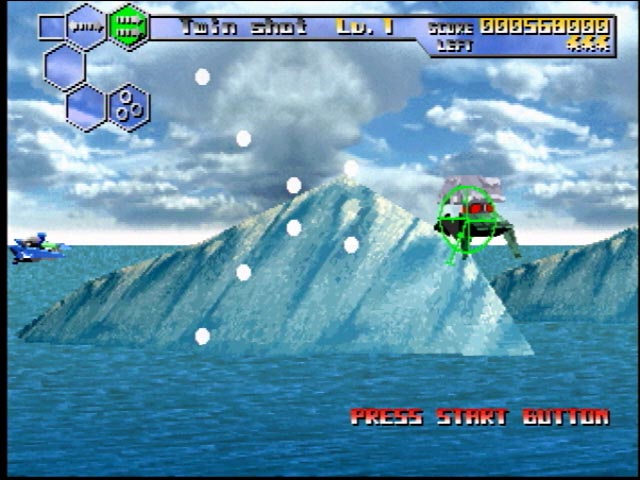This screenshot has height=480, width=640.
Task: Select the green Twin Shot weapon hexagon
Action: pyautogui.click(x=128, y=26)
